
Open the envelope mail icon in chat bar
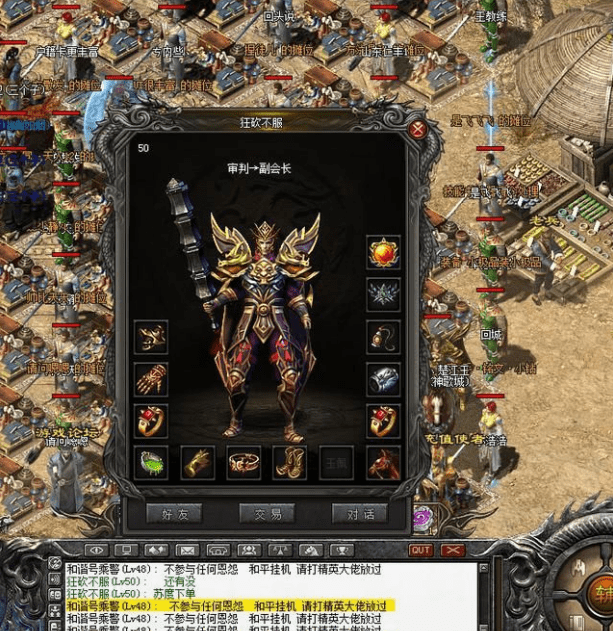tap(187, 550)
